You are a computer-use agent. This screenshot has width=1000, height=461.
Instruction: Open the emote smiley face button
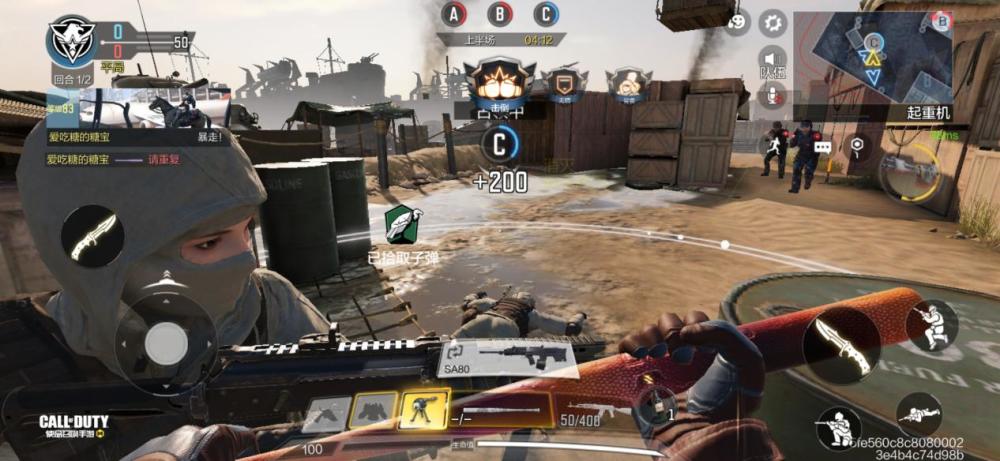coord(737,22)
